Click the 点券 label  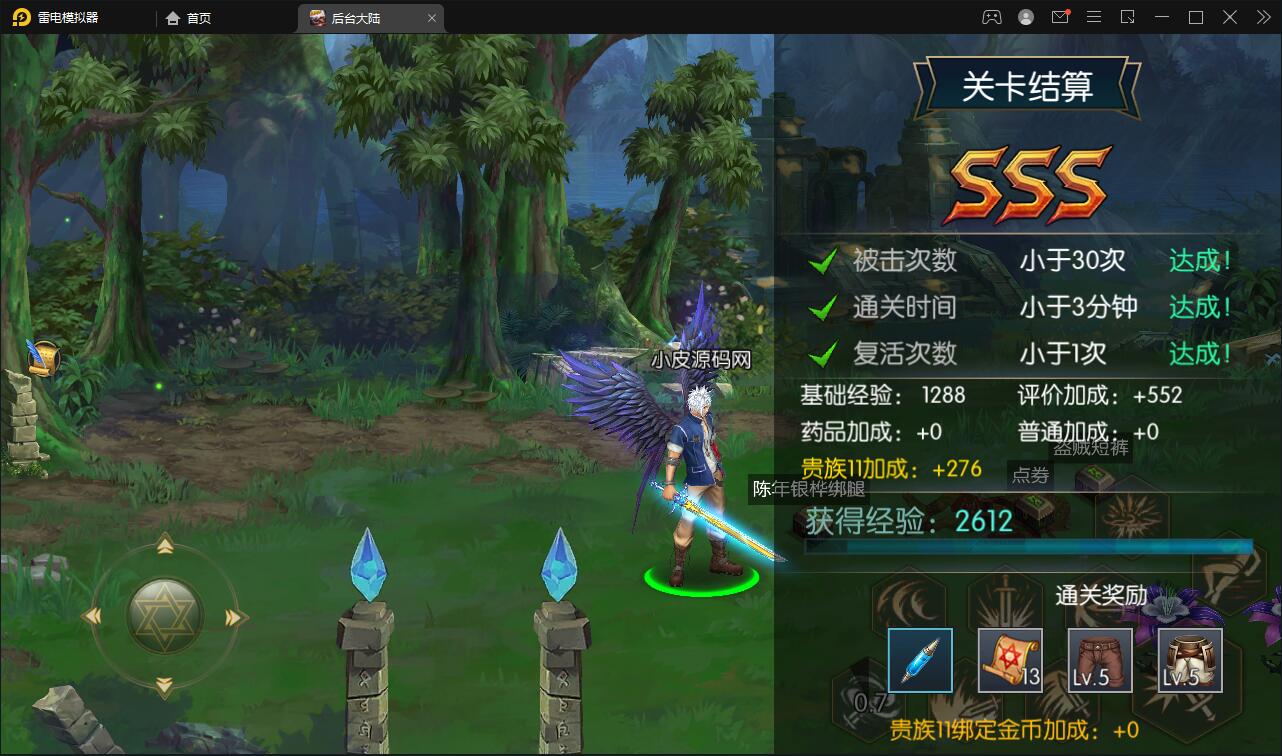click(x=1030, y=476)
